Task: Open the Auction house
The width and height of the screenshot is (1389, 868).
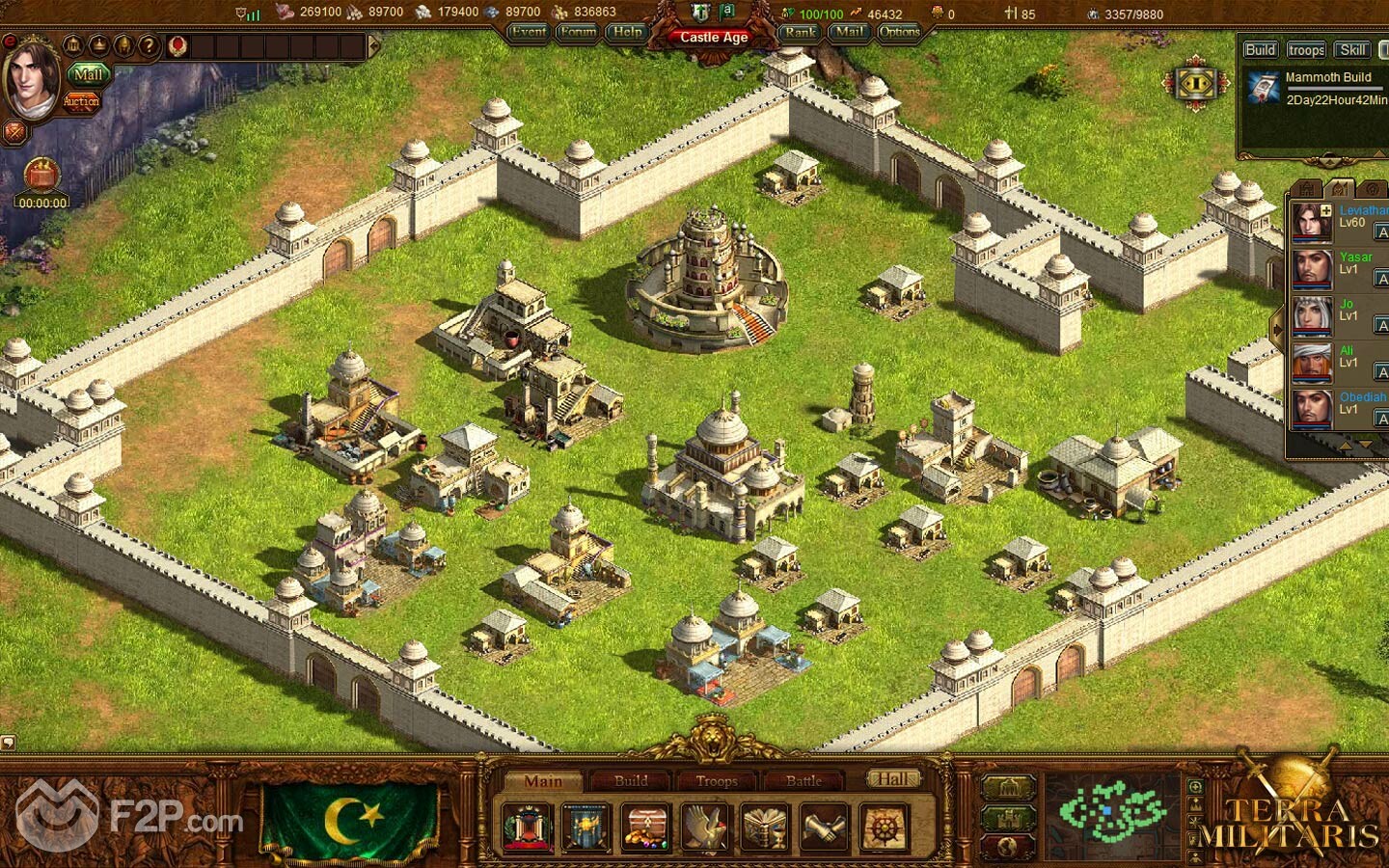Action: (81, 101)
